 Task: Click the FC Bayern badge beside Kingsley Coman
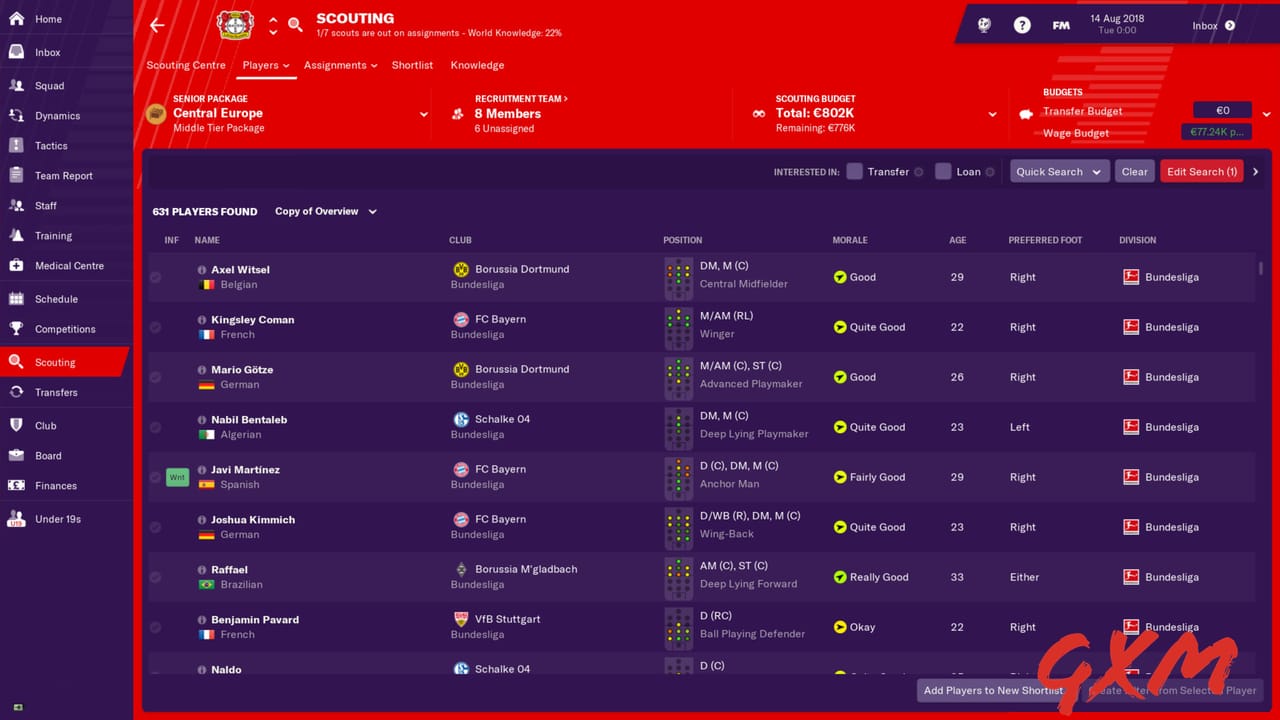(x=461, y=319)
